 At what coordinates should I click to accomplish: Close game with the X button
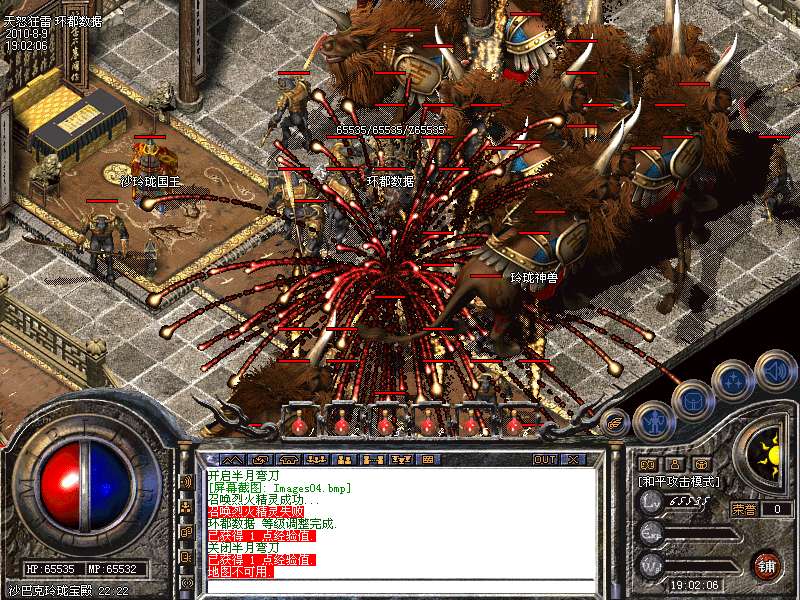[x=573, y=459]
